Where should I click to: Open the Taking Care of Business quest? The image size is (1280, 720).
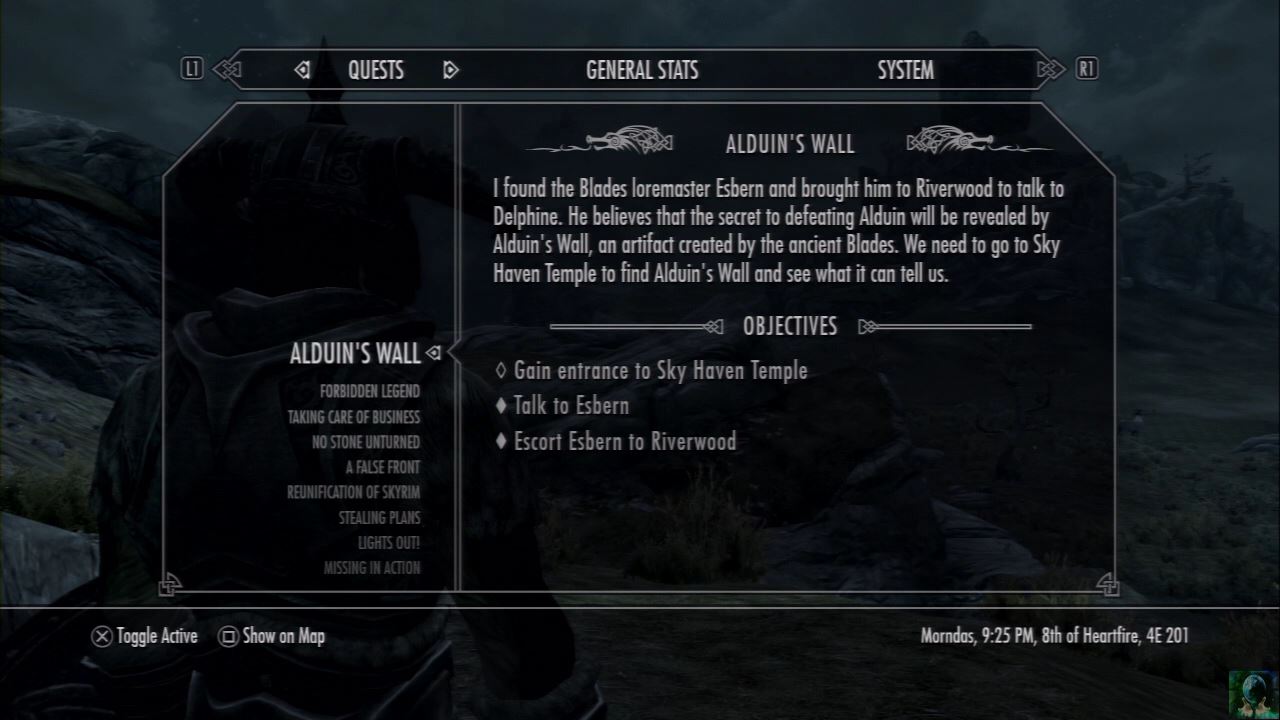tap(354, 417)
